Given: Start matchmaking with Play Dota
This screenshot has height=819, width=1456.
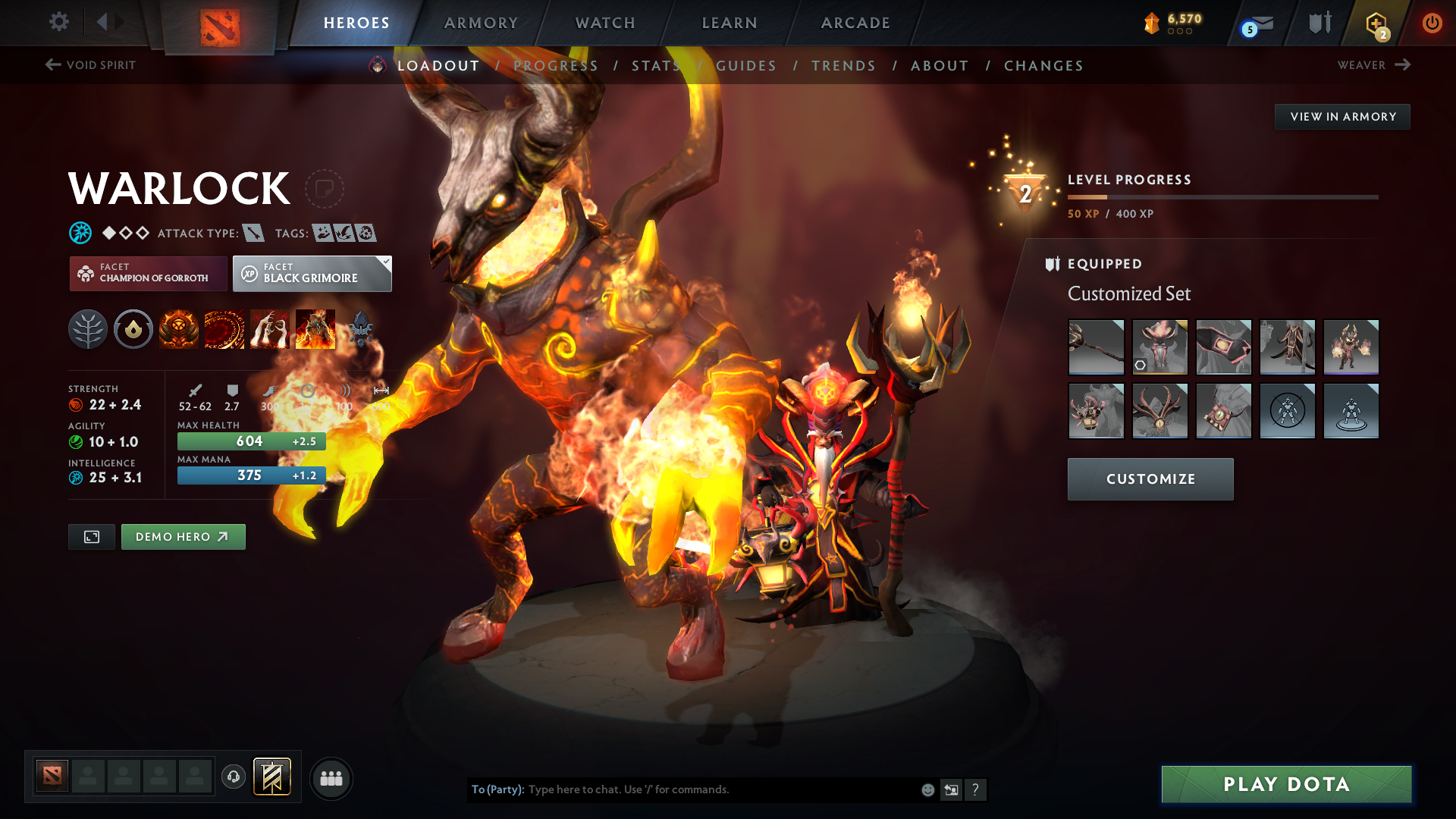Looking at the screenshot, I should (1286, 784).
